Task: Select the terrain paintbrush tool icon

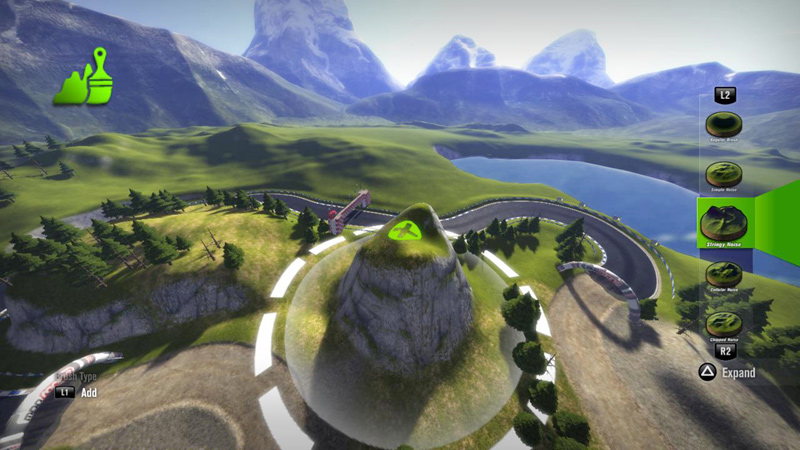Action: 82,78
